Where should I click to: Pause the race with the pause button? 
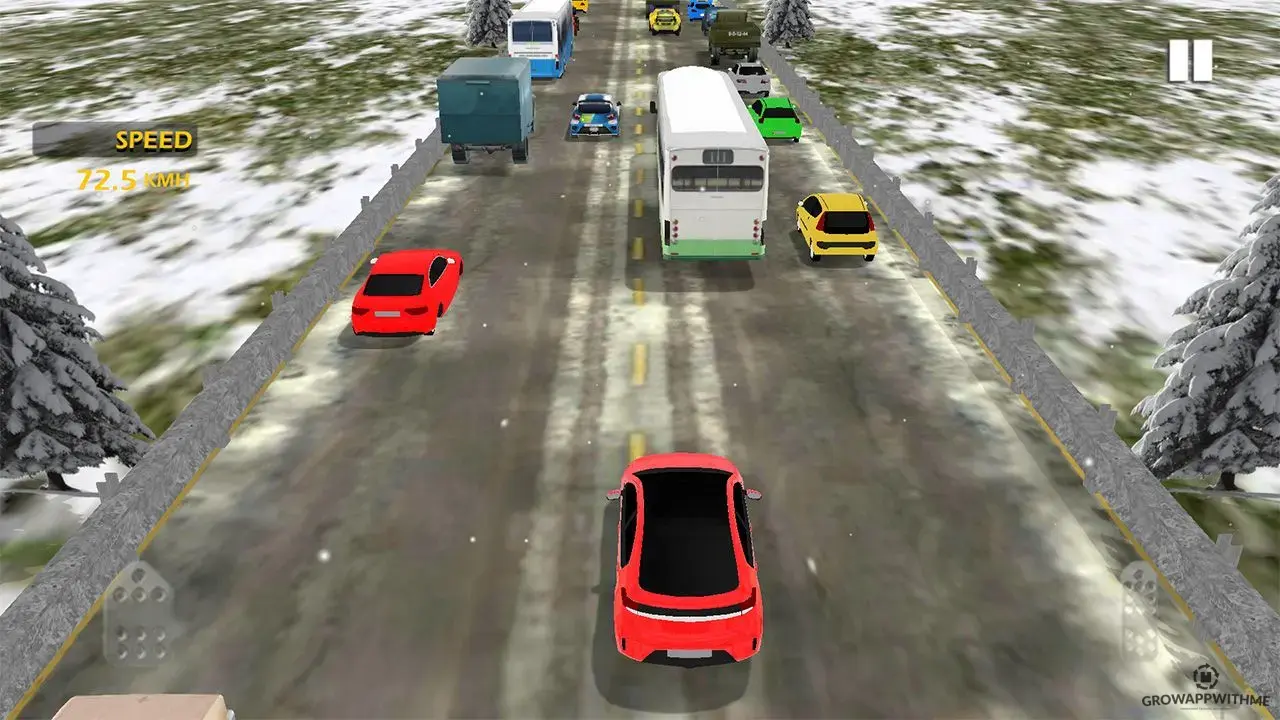point(1190,61)
